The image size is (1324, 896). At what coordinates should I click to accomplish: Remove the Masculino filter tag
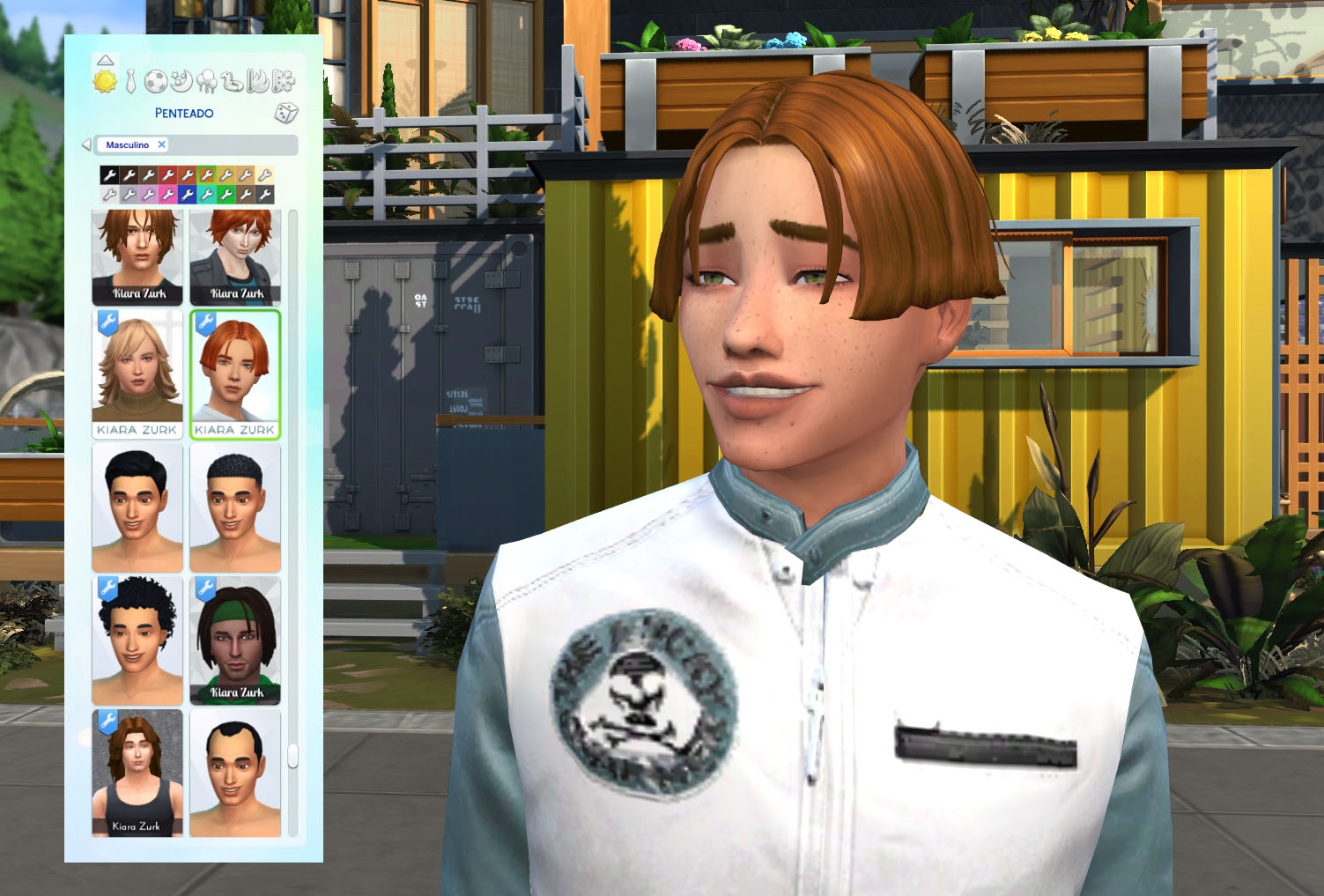pos(161,145)
